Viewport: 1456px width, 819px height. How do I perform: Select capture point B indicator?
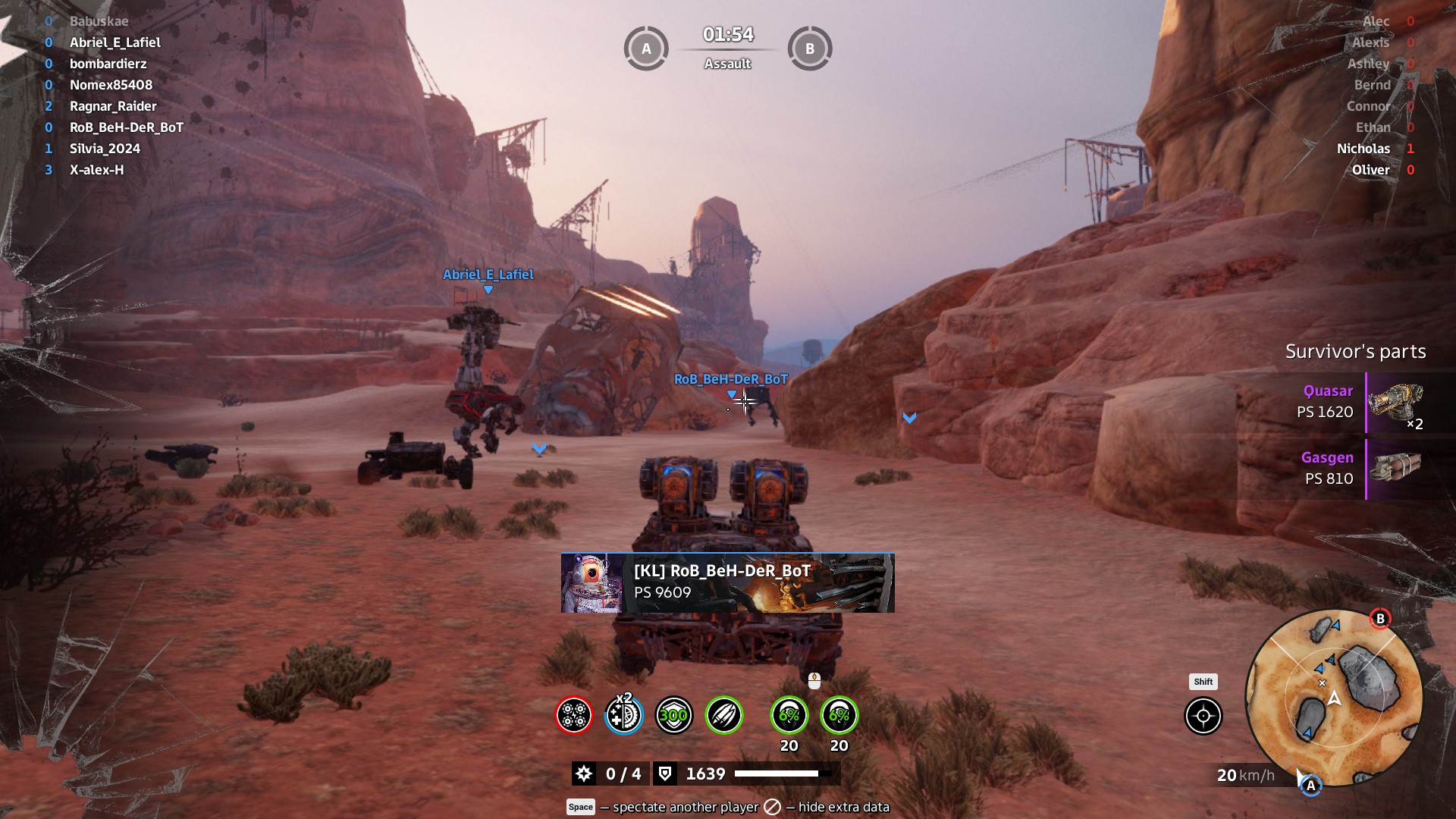810,49
